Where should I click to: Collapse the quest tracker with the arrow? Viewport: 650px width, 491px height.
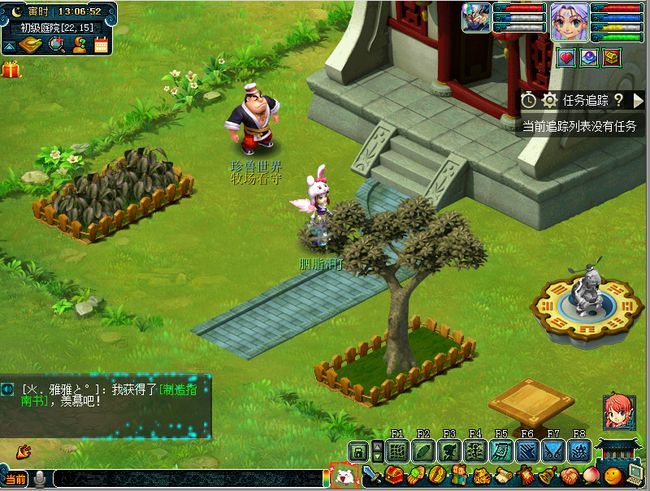pos(638,100)
